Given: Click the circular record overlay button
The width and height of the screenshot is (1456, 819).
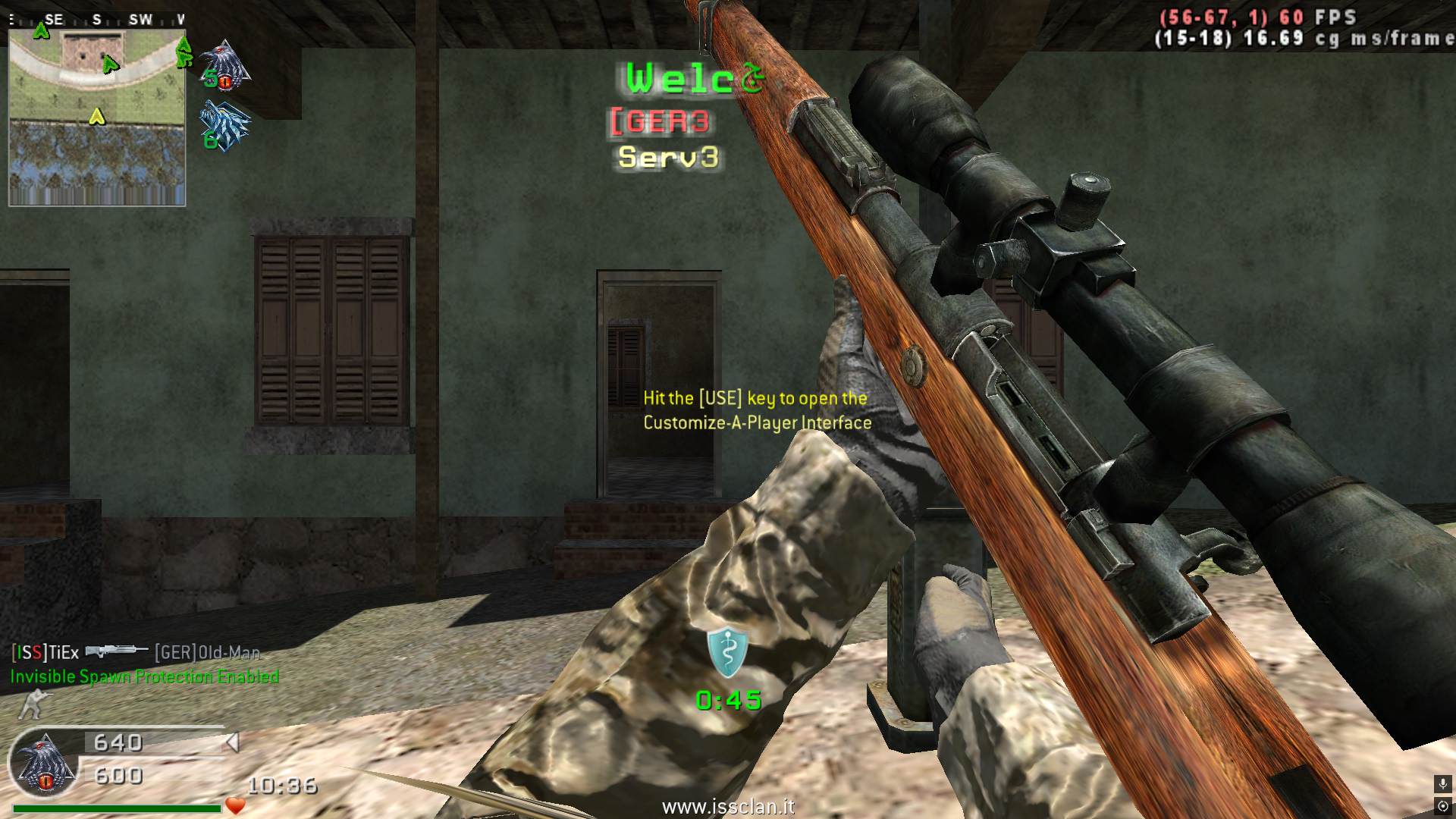Looking at the screenshot, I should click(1442, 805).
